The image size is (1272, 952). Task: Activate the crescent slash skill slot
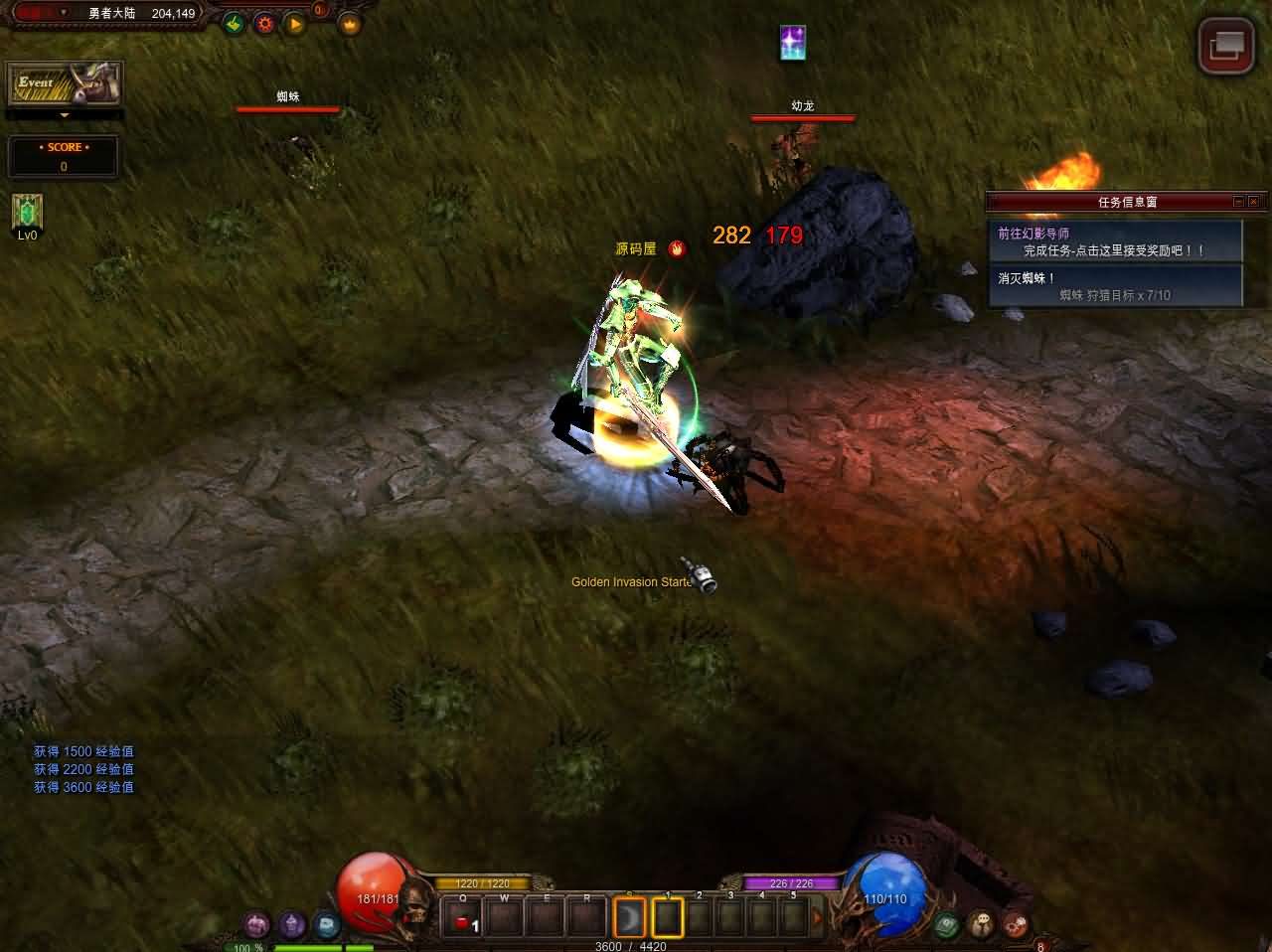coord(629,917)
